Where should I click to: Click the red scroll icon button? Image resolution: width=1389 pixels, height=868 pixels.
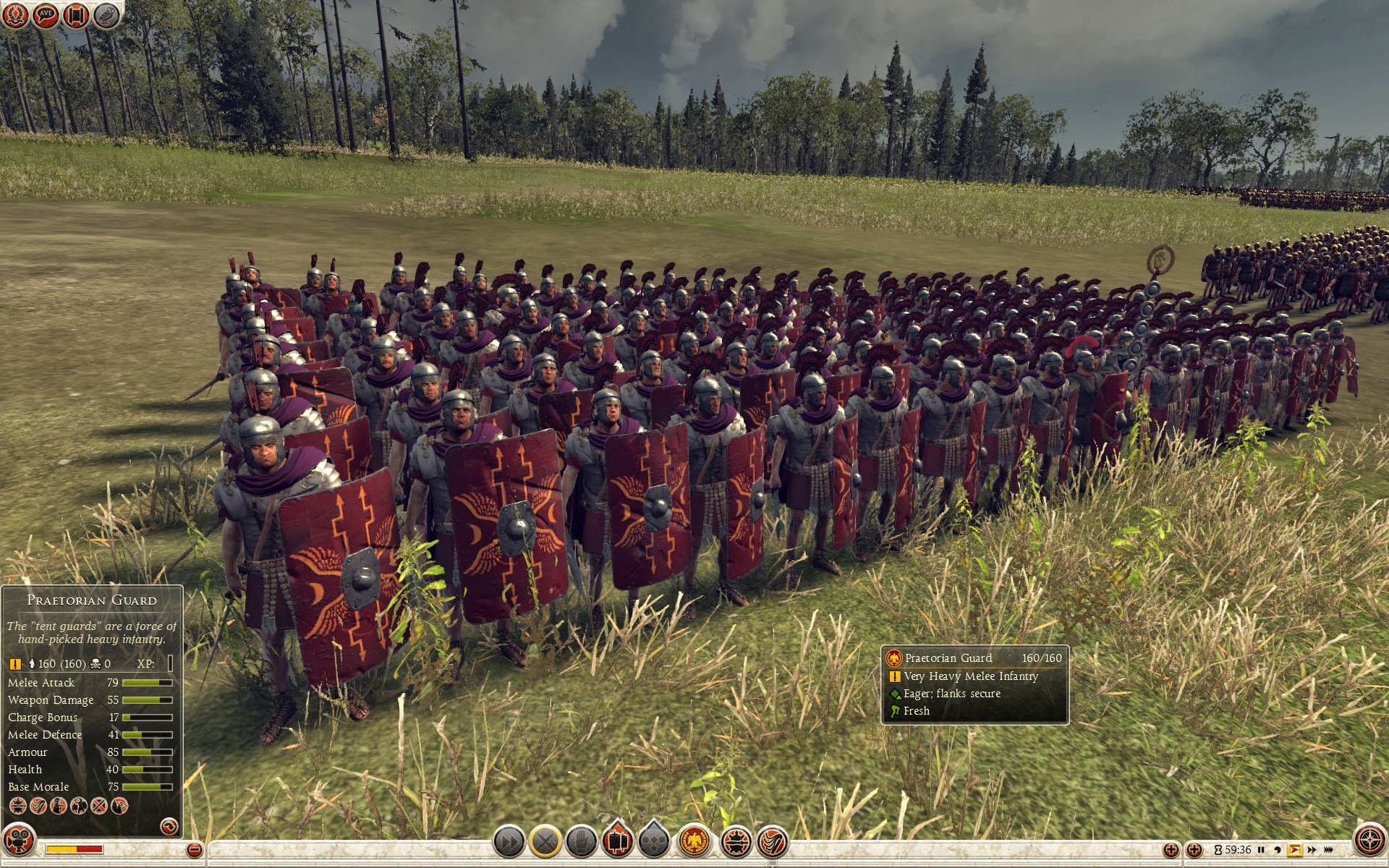coord(76,14)
